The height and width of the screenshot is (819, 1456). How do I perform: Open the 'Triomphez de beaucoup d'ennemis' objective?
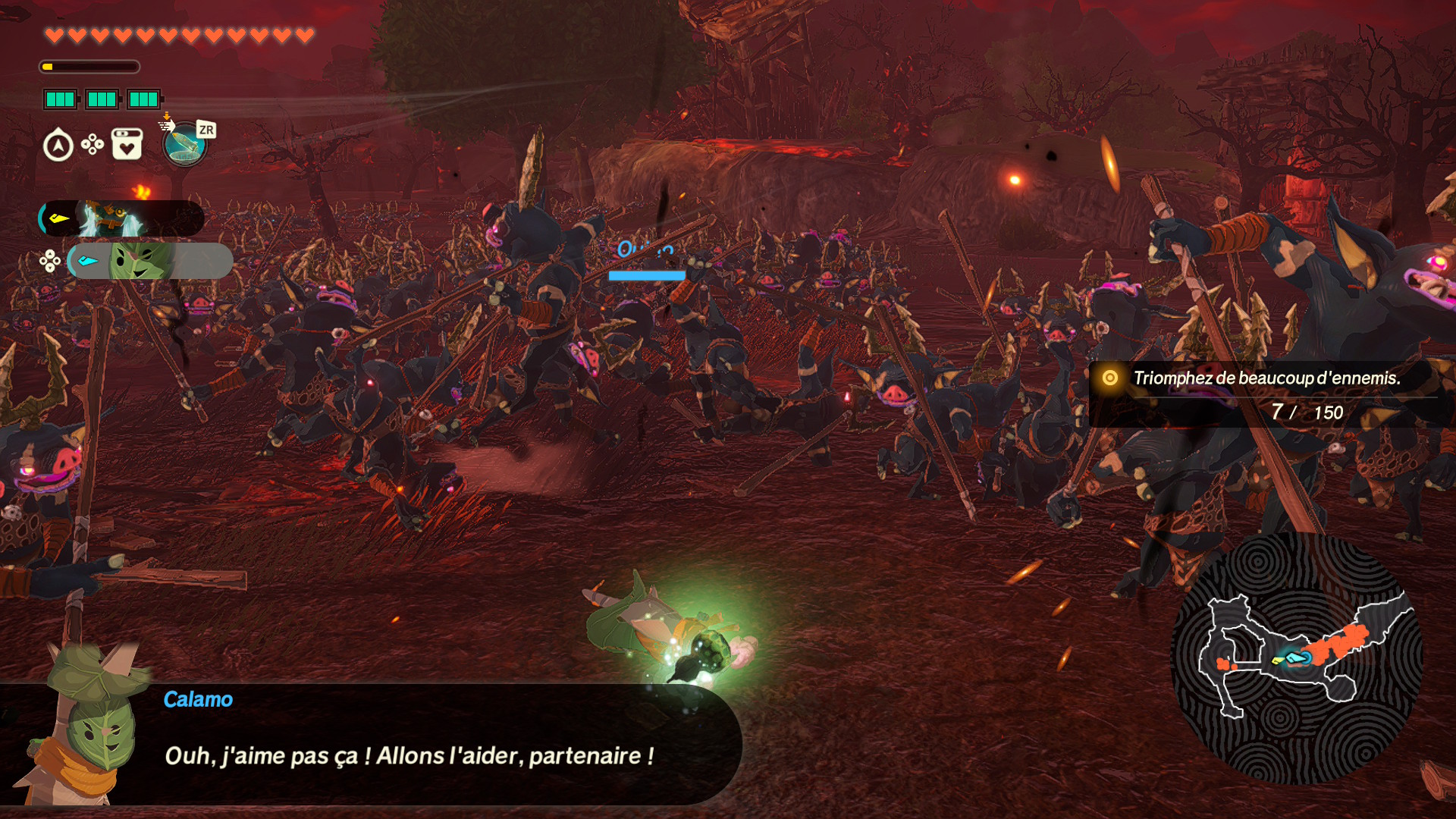coord(1266,378)
